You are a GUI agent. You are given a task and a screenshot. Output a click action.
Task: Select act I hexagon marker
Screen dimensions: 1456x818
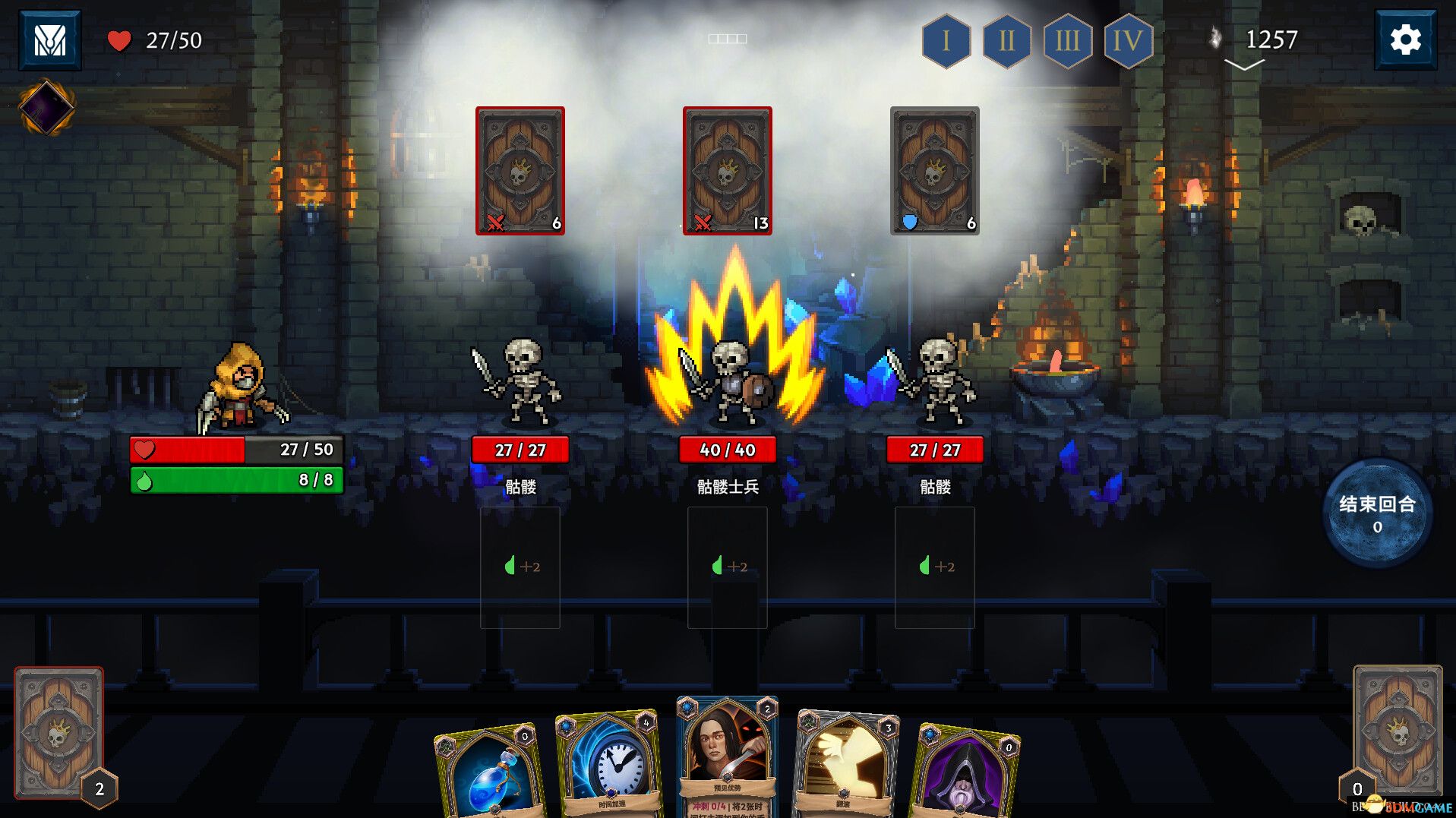point(945,43)
